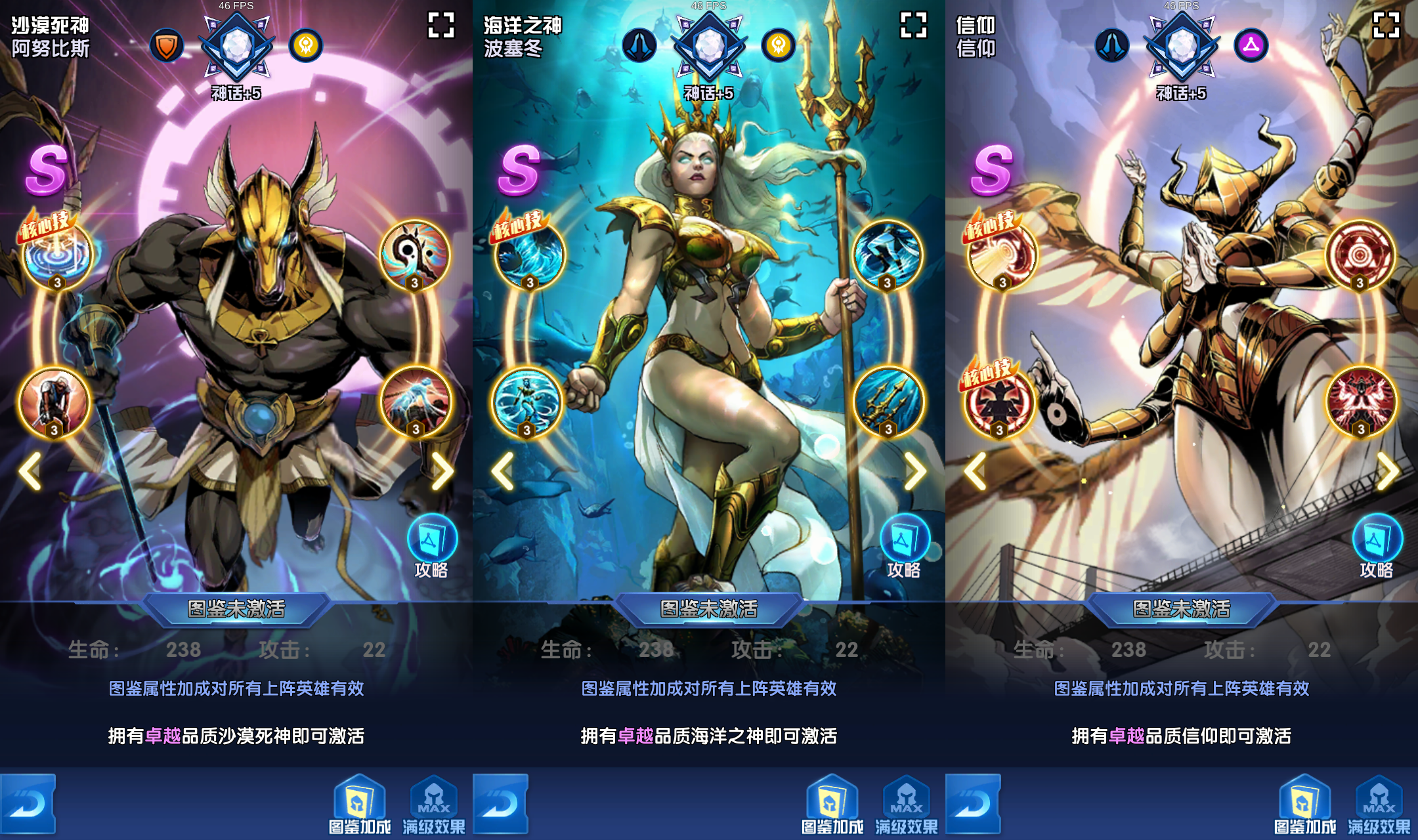1418x840 pixels.
Task: View Anubis's faction shield icon above portrait
Action: pos(167,45)
